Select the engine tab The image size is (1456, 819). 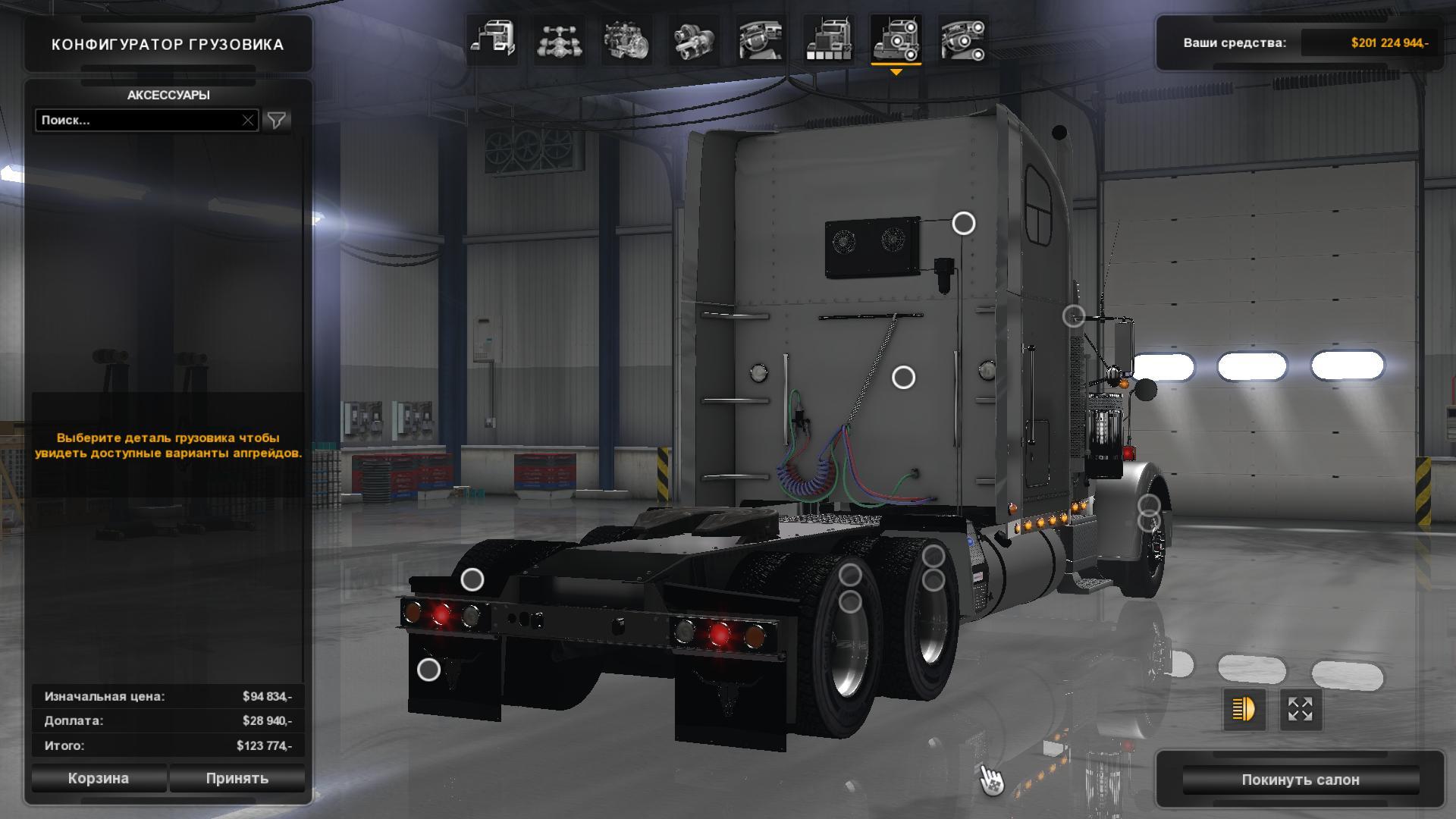pyautogui.click(x=626, y=39)
